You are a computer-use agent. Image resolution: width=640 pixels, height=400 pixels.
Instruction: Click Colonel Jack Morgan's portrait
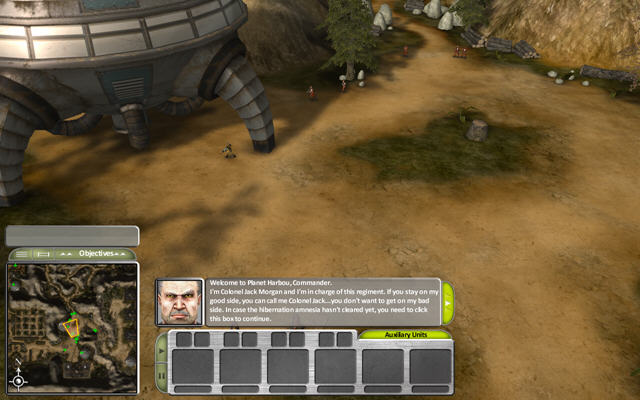(179, 301)
